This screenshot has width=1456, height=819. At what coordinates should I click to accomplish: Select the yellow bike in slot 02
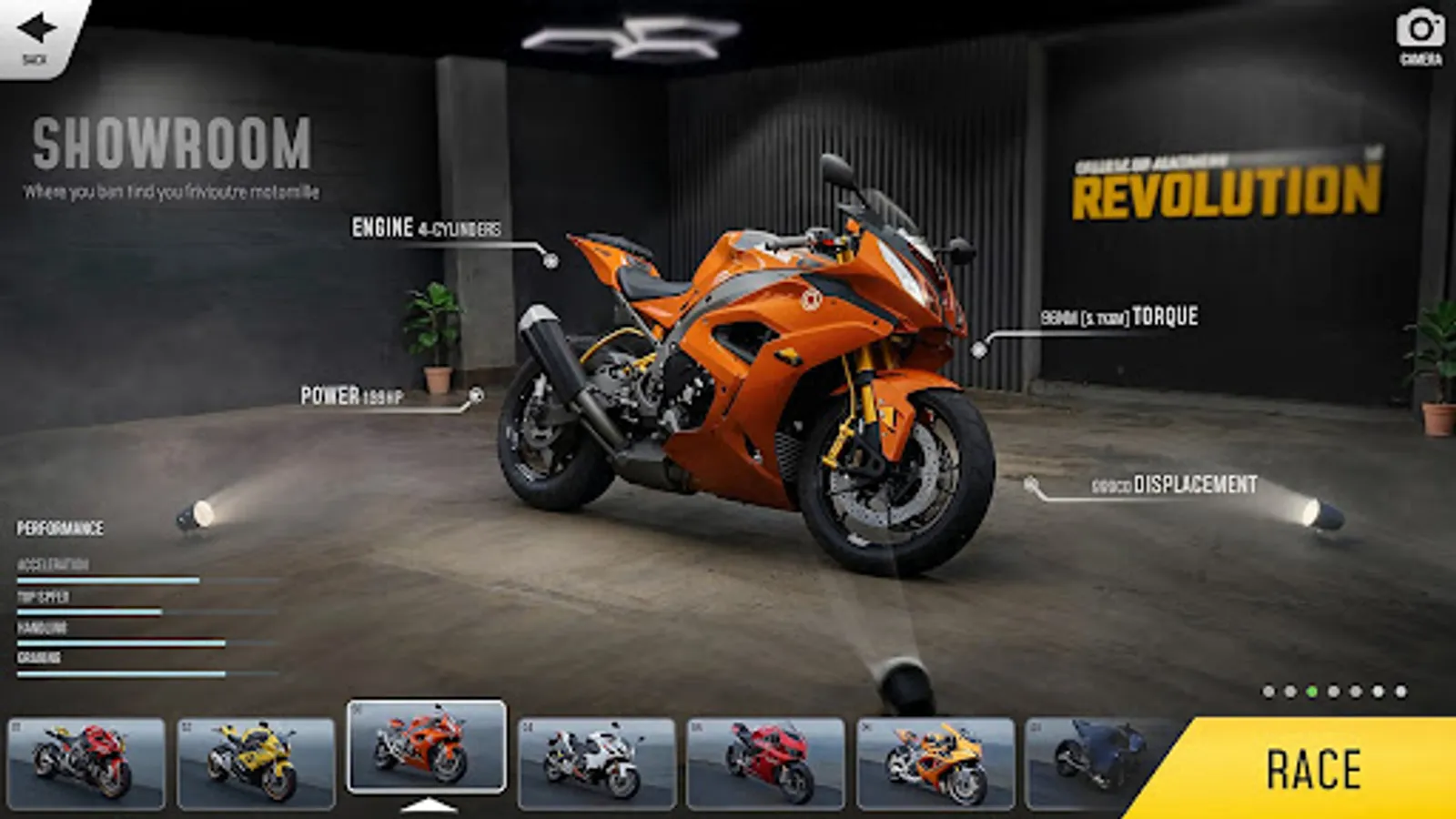pyautogui.click(x=255, y=764)
